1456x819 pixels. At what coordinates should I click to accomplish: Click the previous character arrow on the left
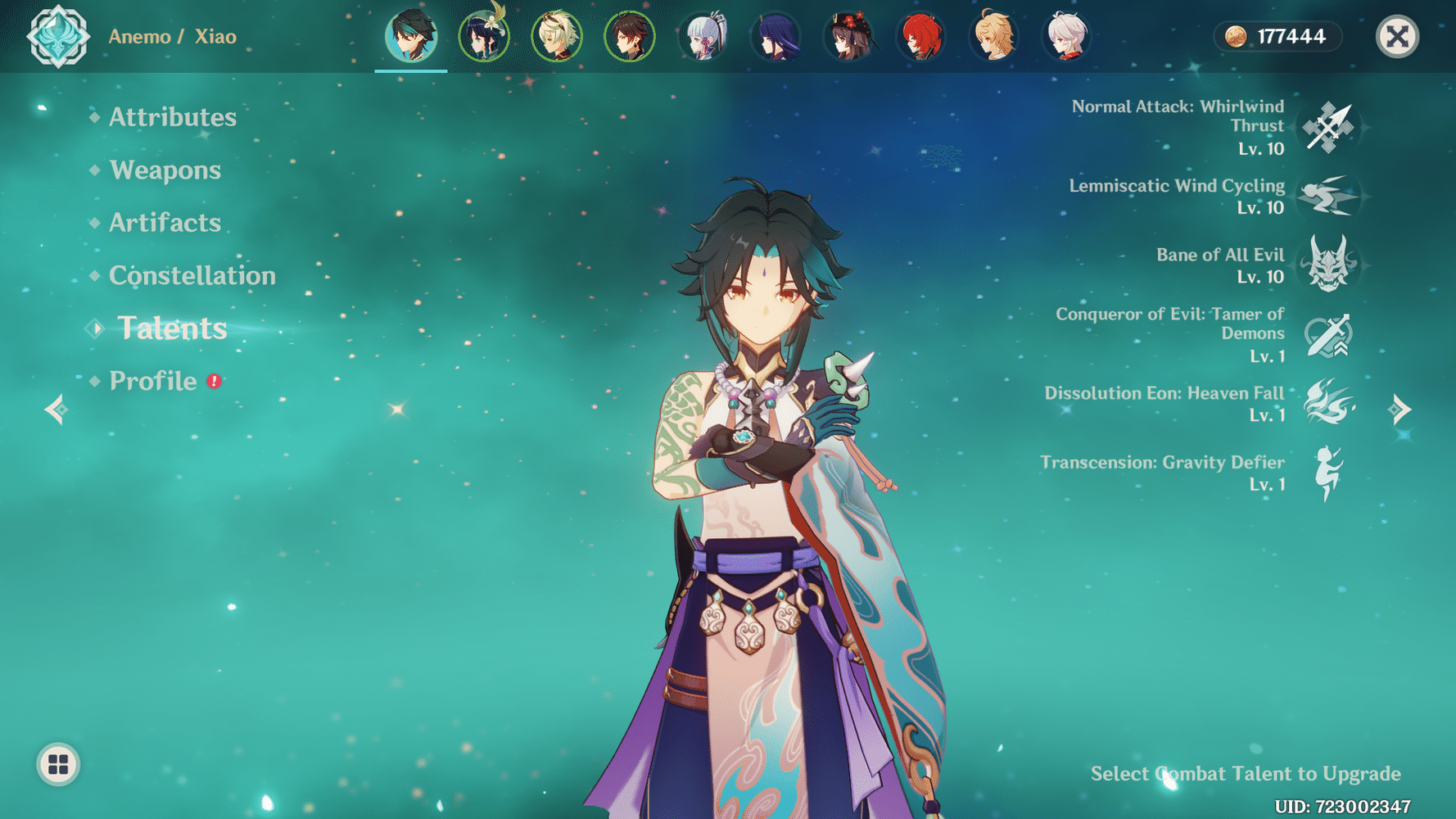(x=55, y=409)
